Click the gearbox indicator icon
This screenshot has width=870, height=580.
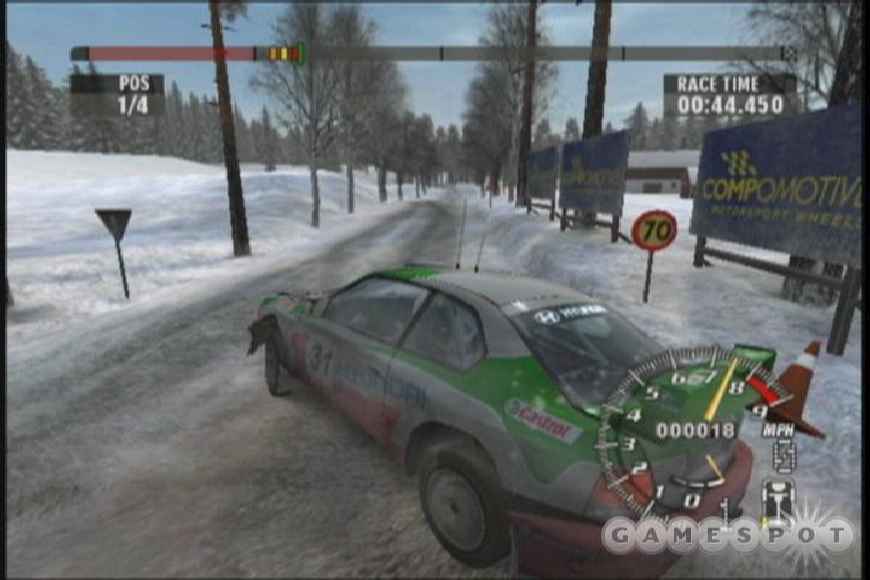pyautogui.click(x=784, y=457)
